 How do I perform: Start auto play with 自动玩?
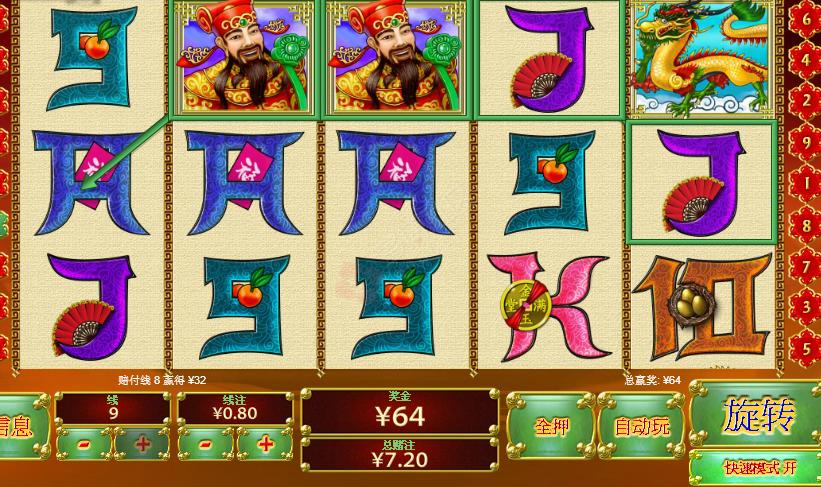coord(642,426)
